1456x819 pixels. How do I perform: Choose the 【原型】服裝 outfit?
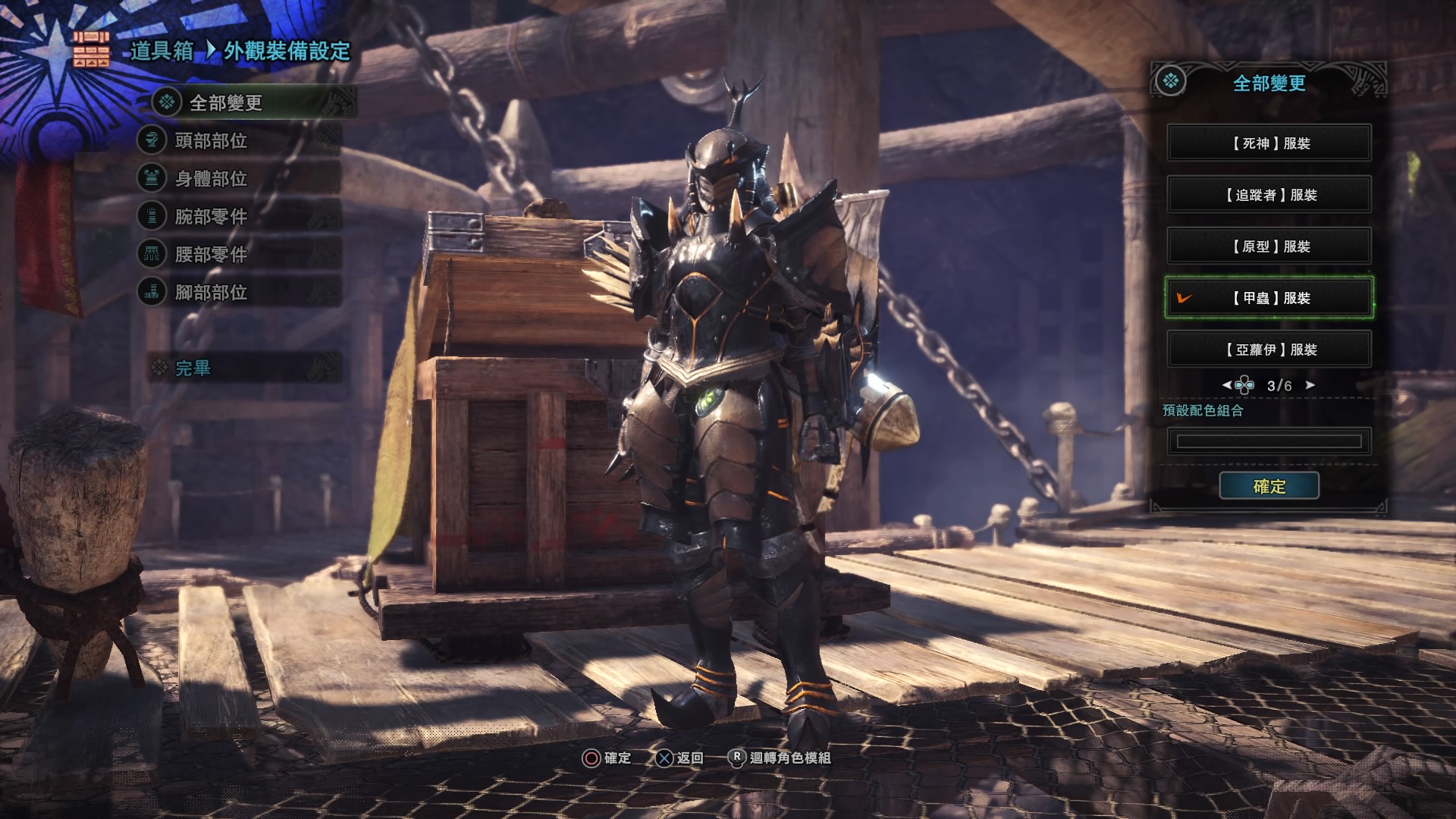1269,246
